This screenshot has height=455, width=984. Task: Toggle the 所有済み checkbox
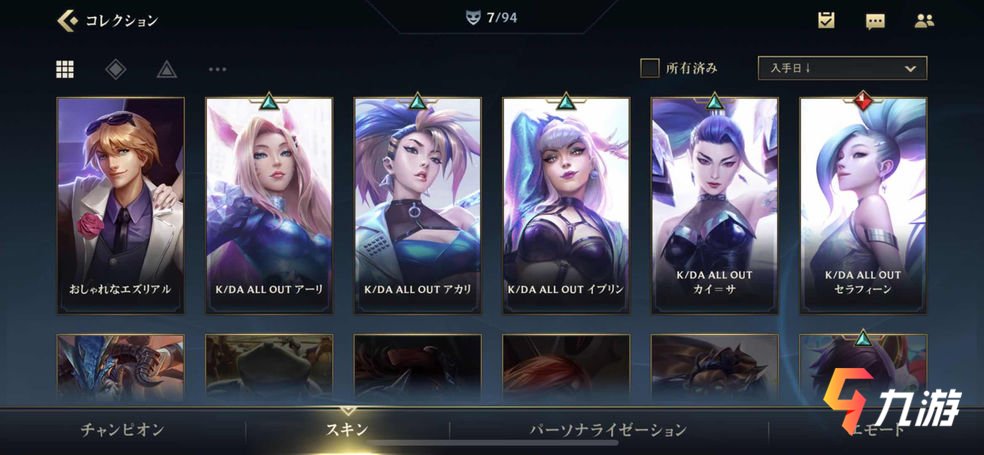pos(650,68)
